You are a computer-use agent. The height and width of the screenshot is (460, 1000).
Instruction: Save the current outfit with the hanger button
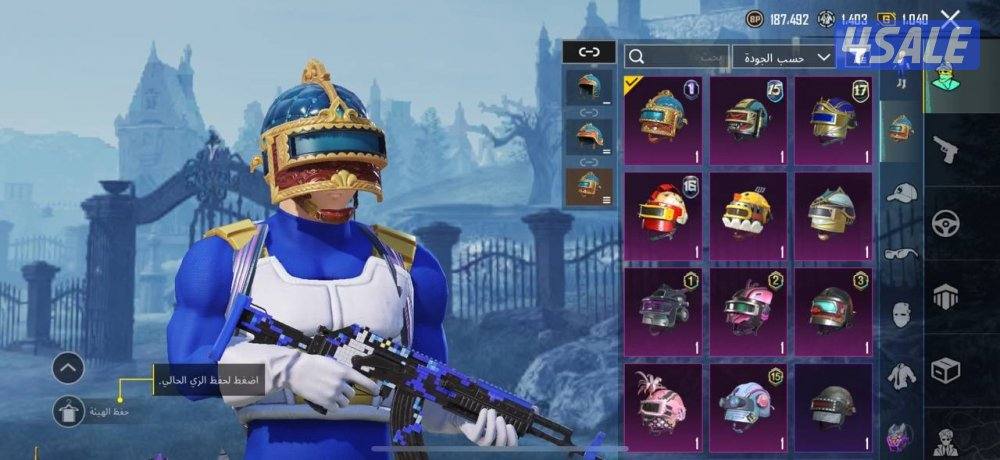point(68,410)
